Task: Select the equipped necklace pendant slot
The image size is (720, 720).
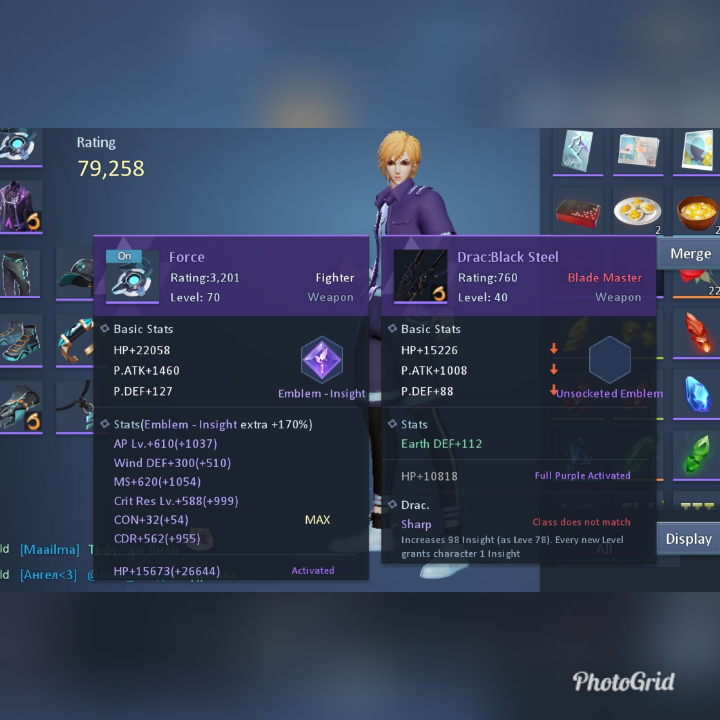Action: [x=75, y=407]
